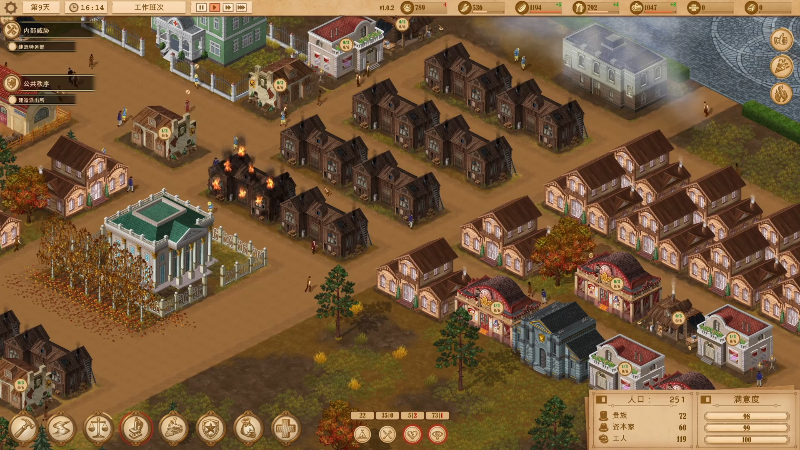Select the microscope research button
This screenshot has height=450, width=800.
click(x=136, y=429)
